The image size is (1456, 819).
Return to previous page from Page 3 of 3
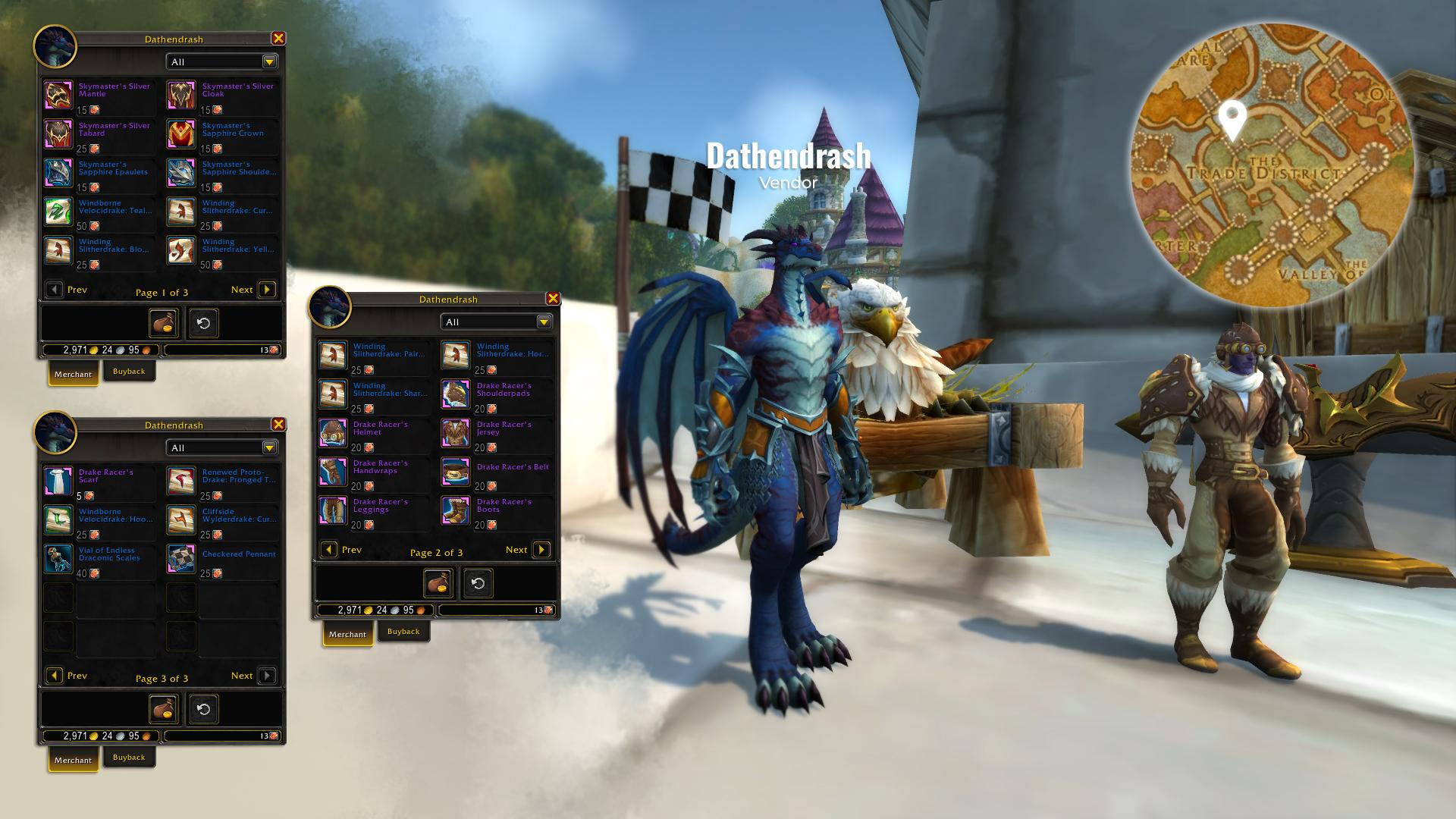coord(55,676)
